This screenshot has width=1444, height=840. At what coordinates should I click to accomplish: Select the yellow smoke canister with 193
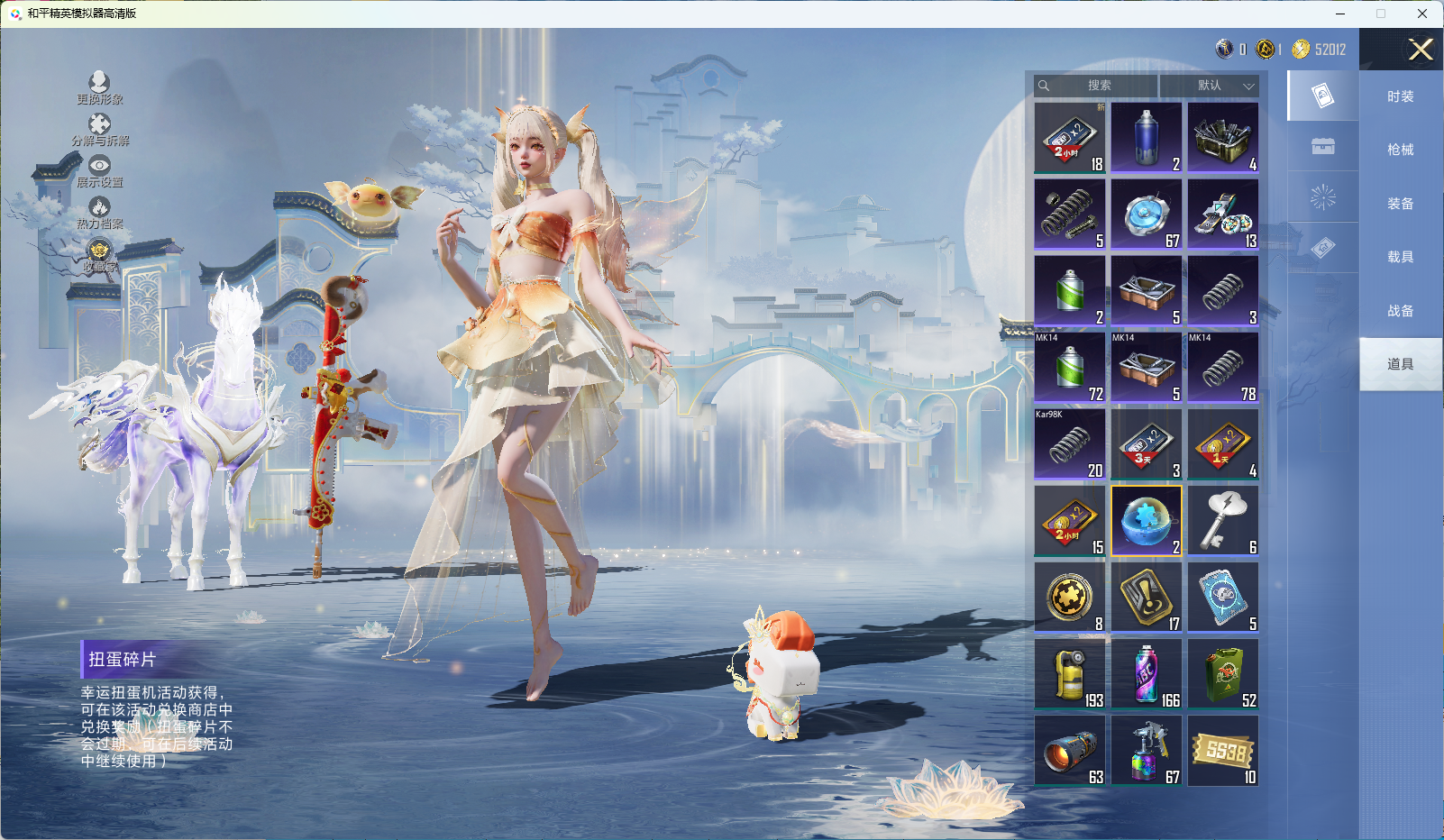point(1069,674)
